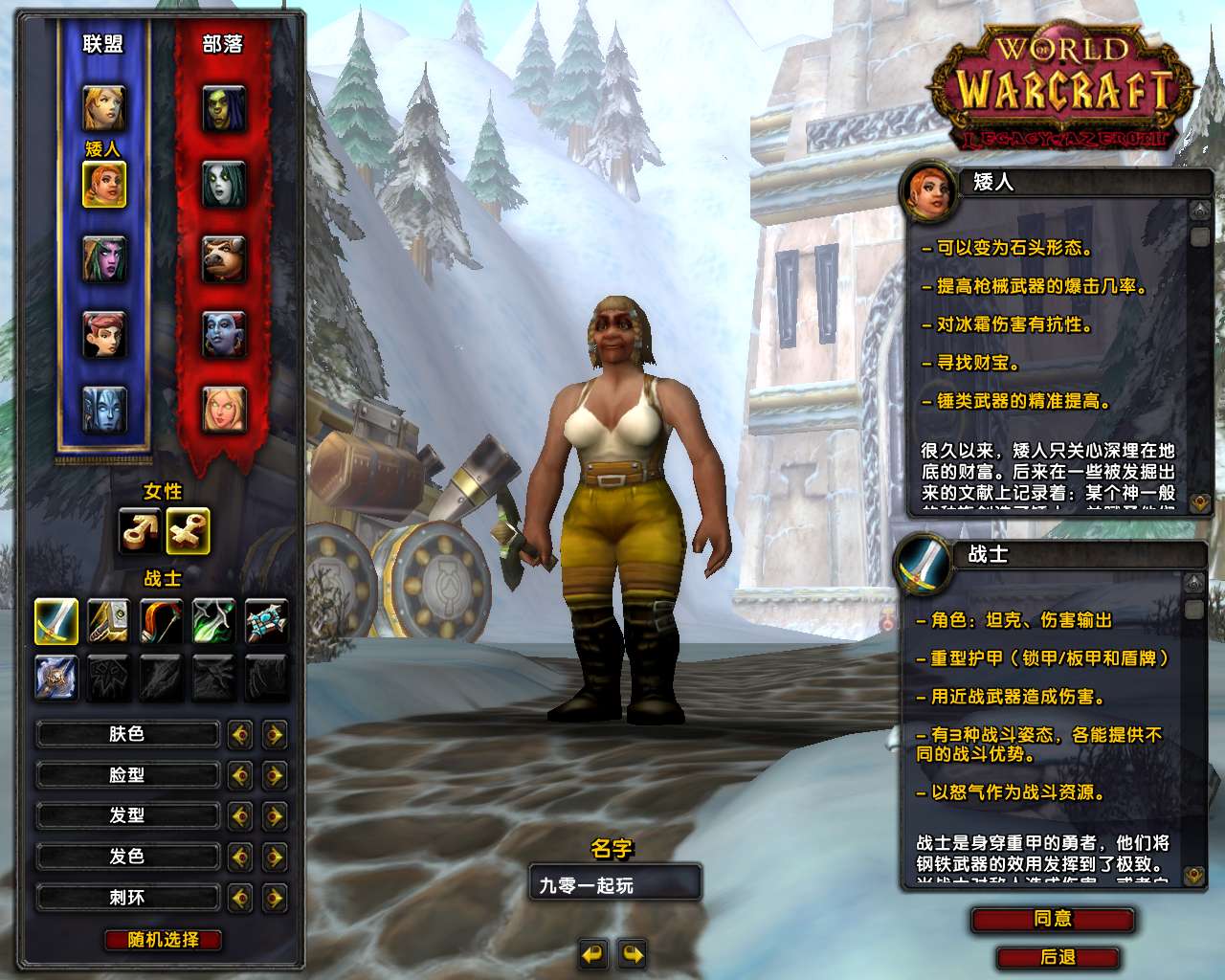Choose the Night Elf race portrait

(103, 259)
